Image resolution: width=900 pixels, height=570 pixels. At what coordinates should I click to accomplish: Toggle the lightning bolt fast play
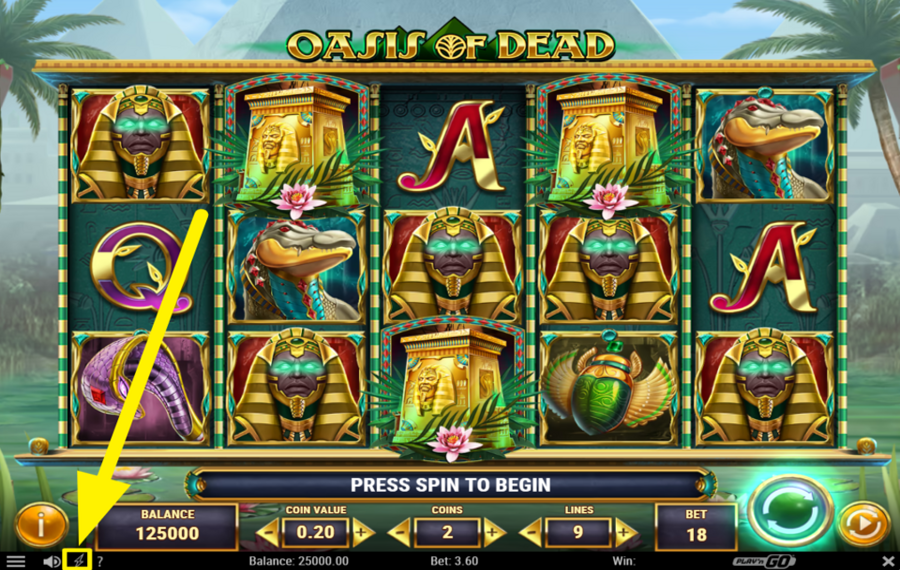click(77, 561)
